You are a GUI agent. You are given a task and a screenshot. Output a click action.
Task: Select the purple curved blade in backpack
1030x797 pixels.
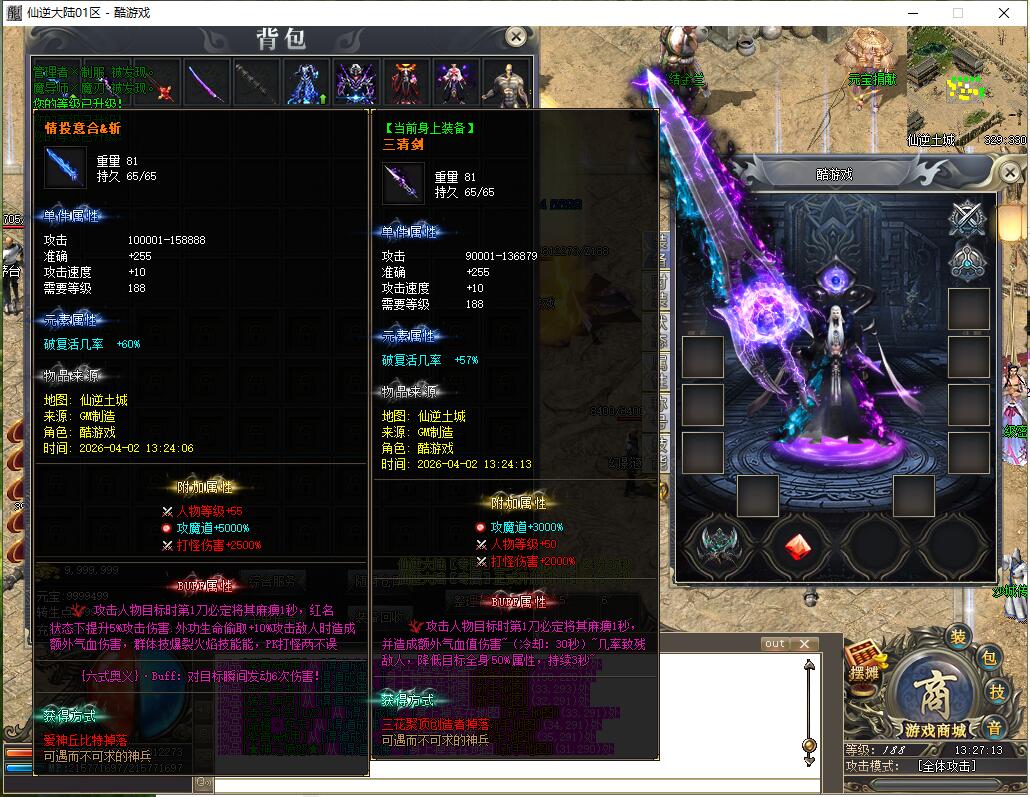coord(208,83)
